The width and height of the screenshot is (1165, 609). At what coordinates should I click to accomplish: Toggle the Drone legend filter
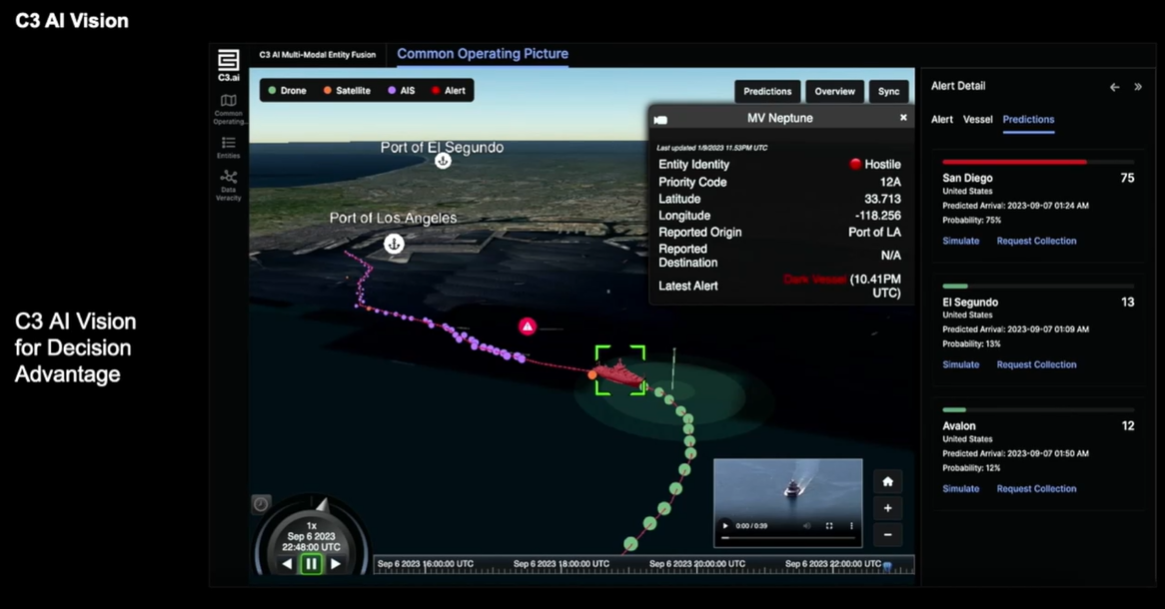pyautogui.click(x=286, y=91)
